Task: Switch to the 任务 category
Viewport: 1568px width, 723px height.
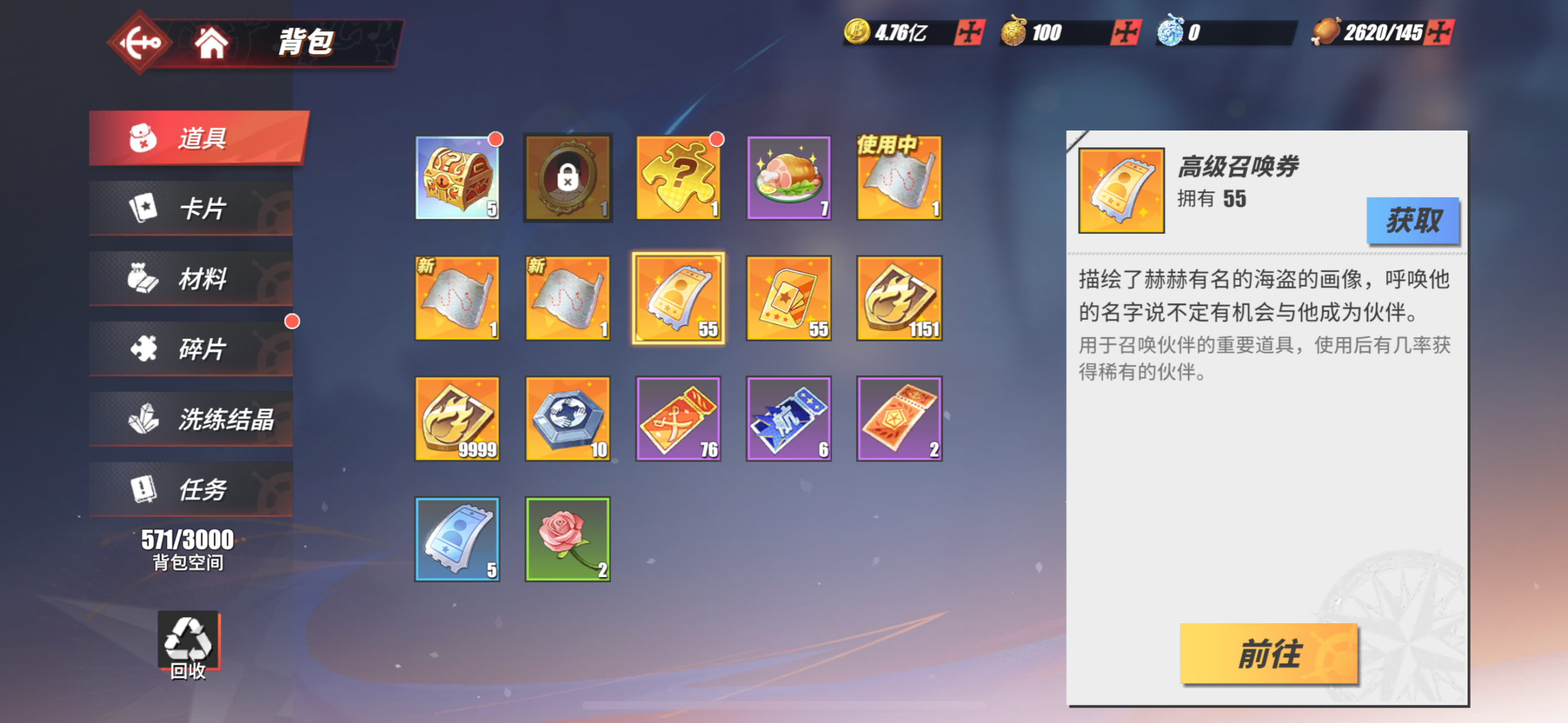Action: [x=191, y=490]
